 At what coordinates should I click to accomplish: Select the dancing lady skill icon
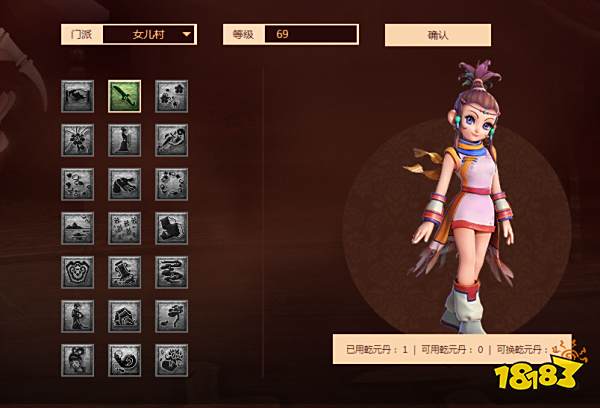pyautogui.click(x=78, y=316)
